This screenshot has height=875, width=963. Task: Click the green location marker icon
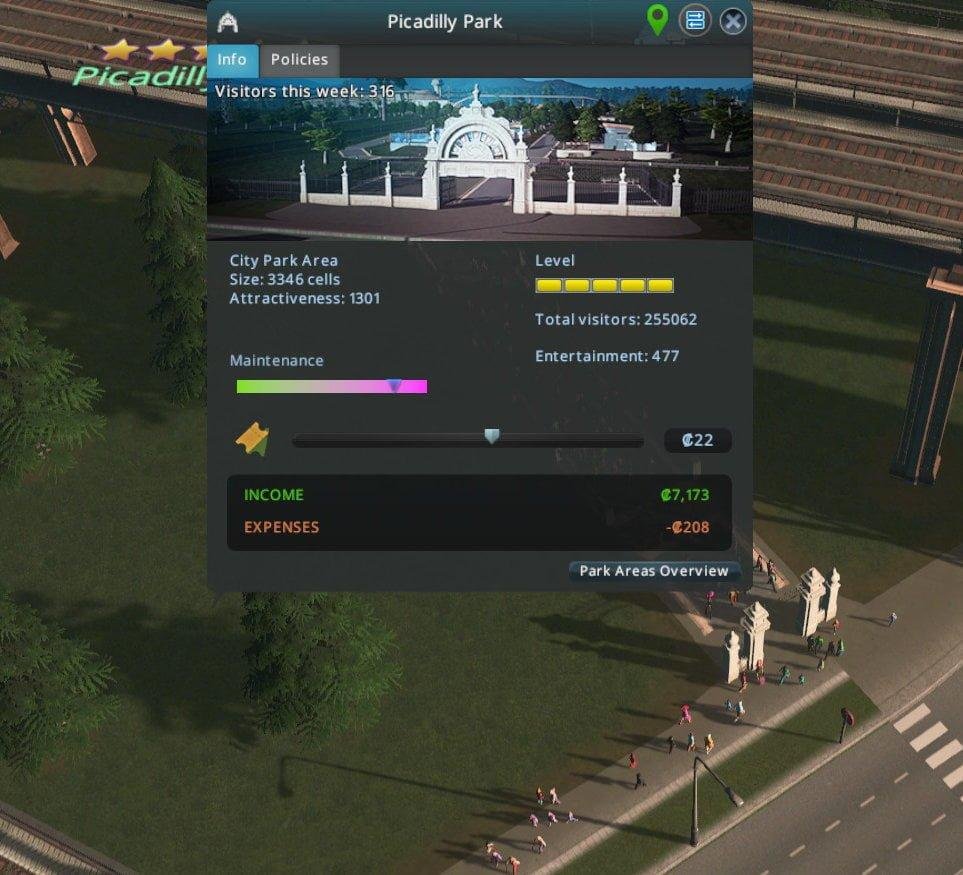[657, 20]
